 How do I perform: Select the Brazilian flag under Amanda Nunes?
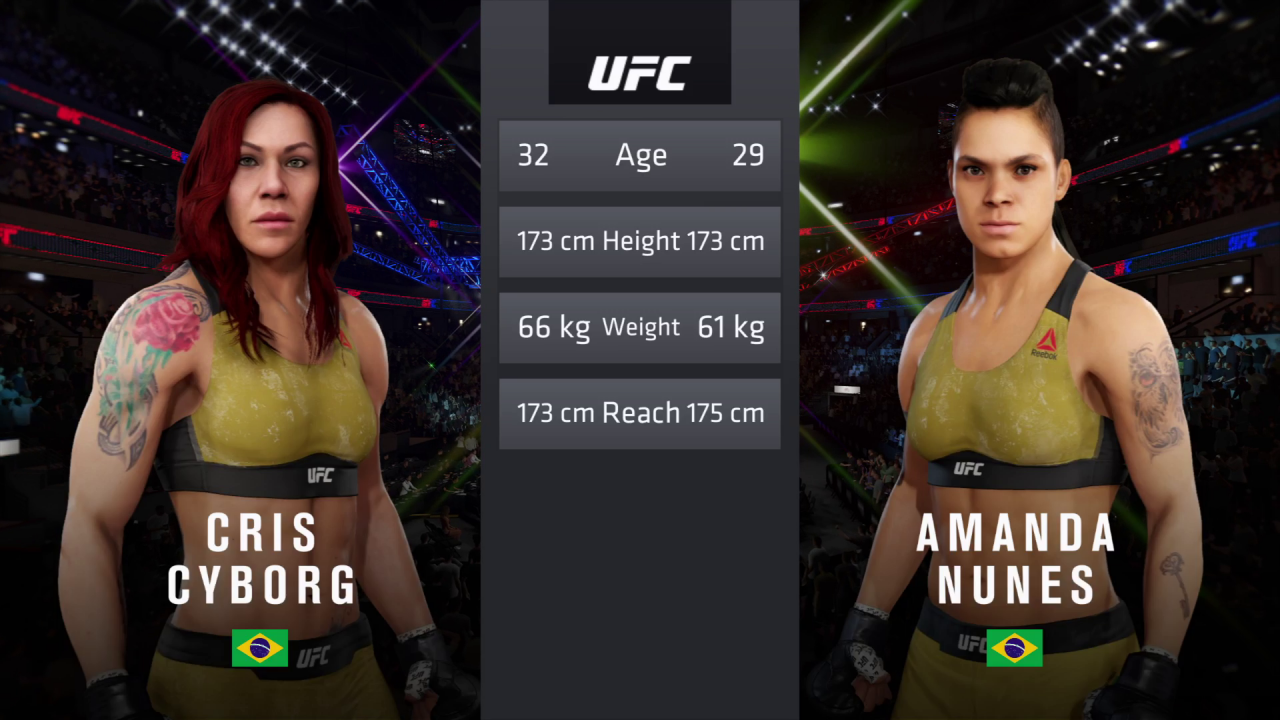pos(1013,648)
